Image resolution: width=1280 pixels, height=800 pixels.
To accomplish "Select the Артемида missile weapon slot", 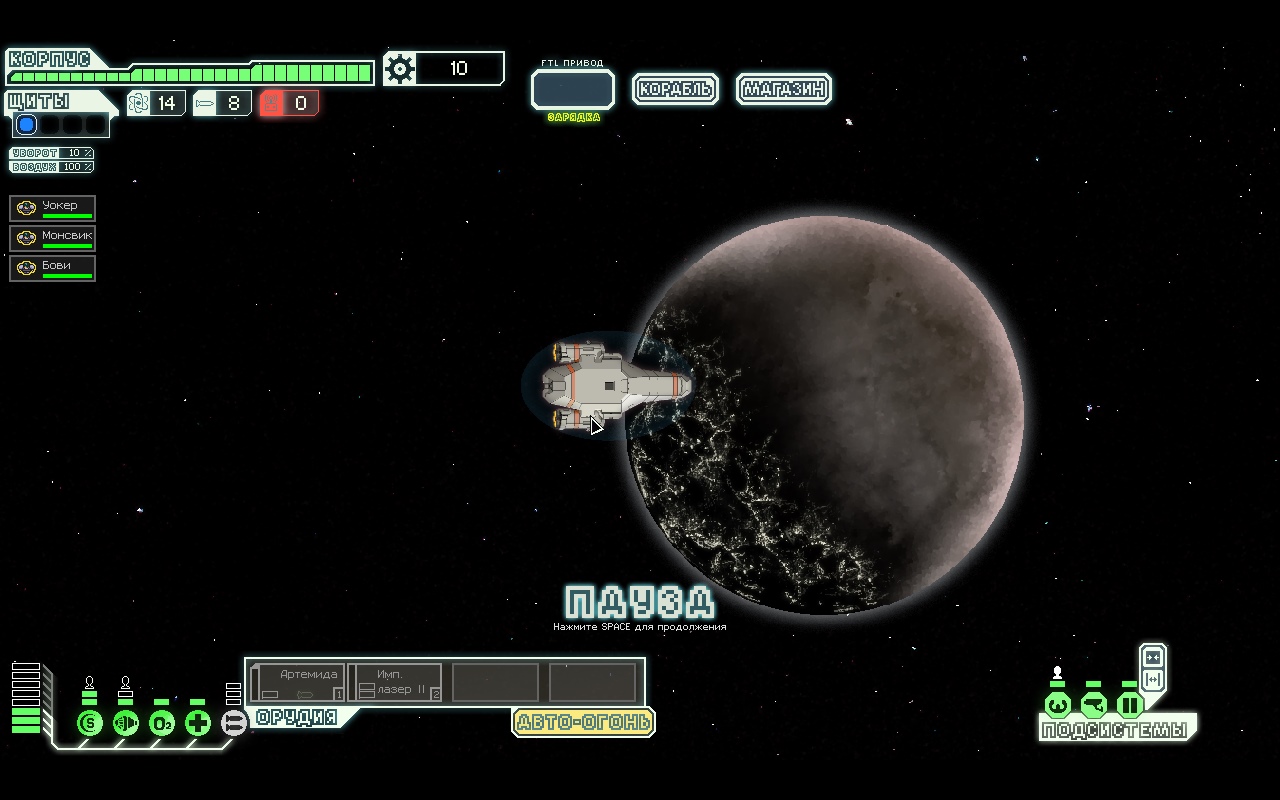I will 298,683.
